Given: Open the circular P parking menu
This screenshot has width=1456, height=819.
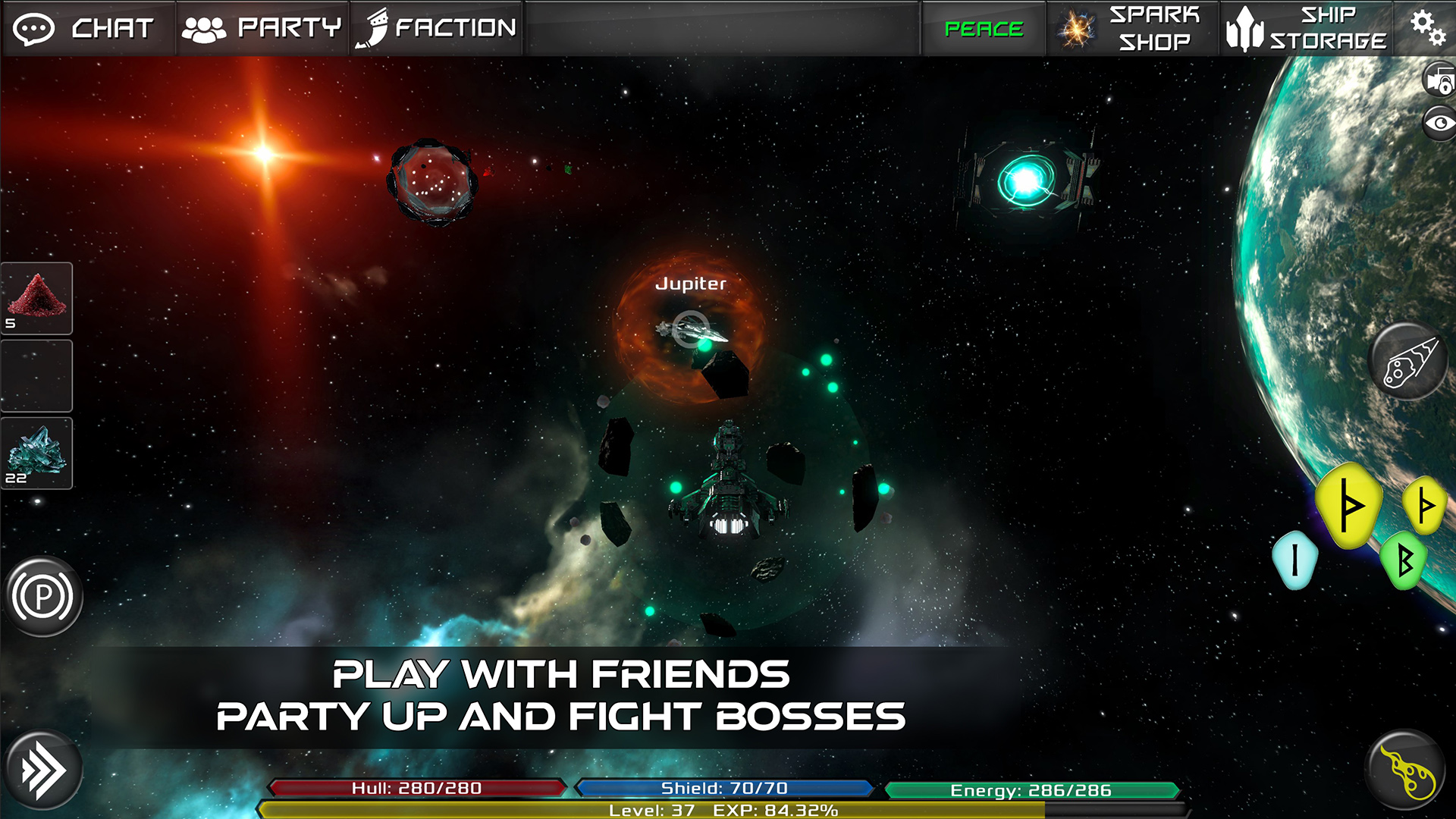Looking at the screenshot, I should (x=42, y=596).
